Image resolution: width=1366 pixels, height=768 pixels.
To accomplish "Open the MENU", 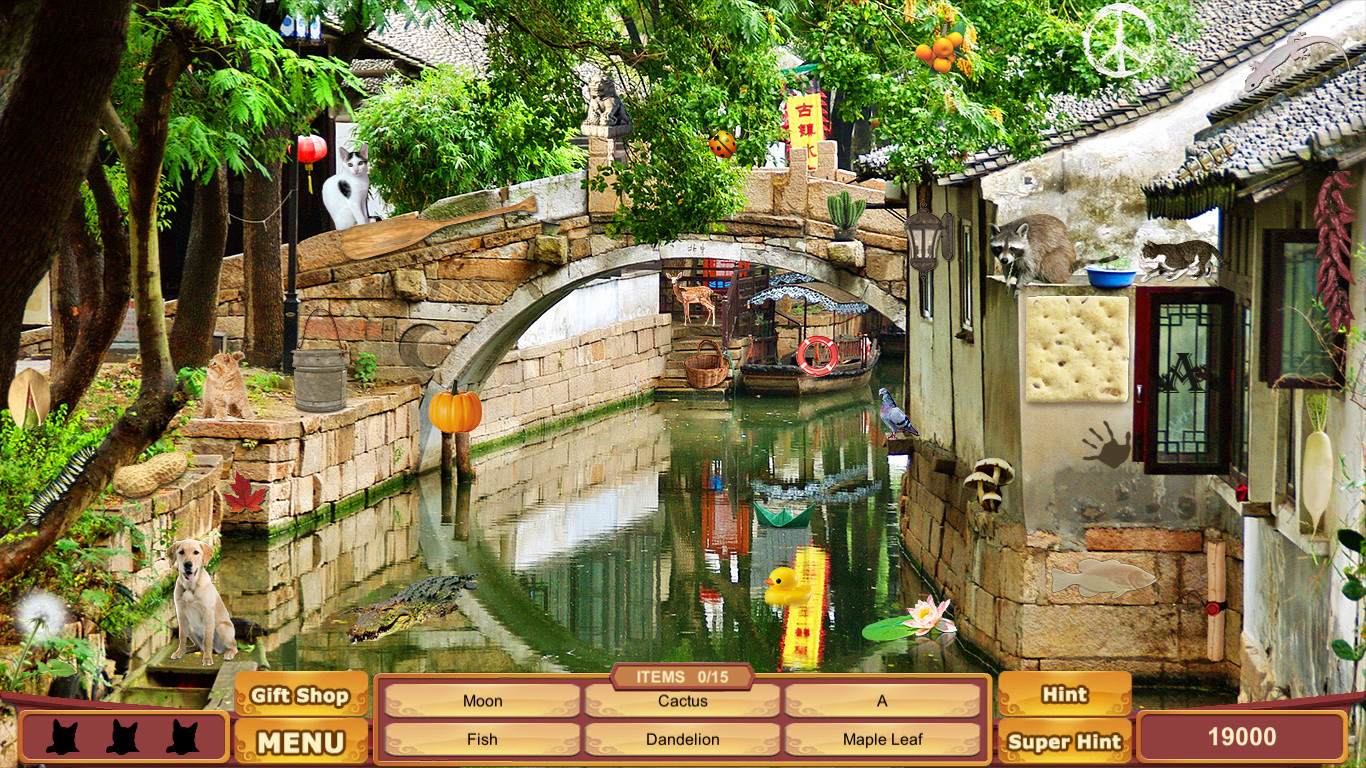I will 300,742.
